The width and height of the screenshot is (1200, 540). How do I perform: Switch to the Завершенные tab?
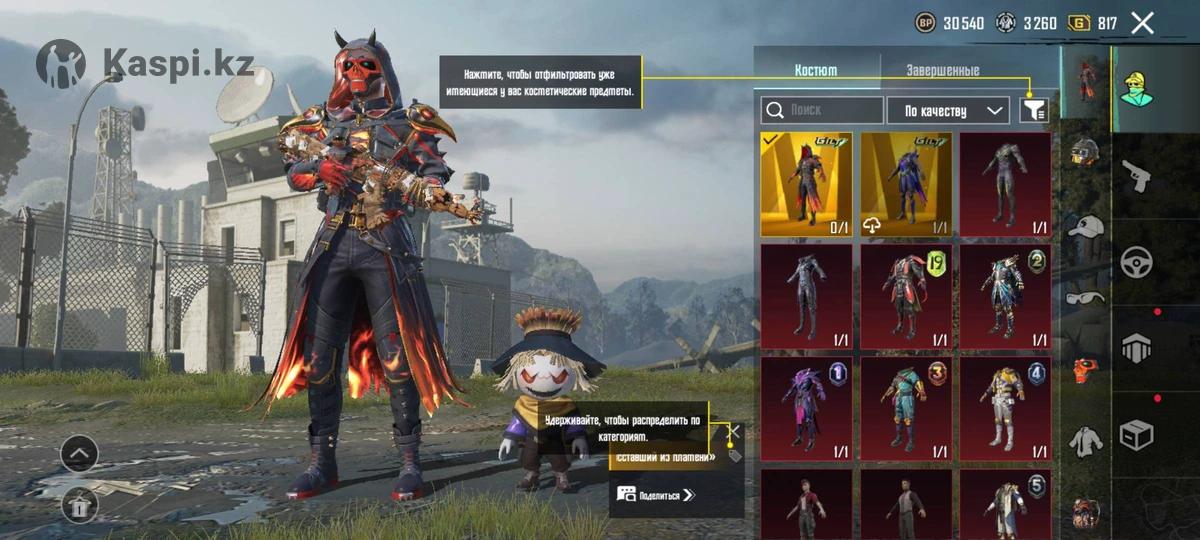(x=942, y=71)
